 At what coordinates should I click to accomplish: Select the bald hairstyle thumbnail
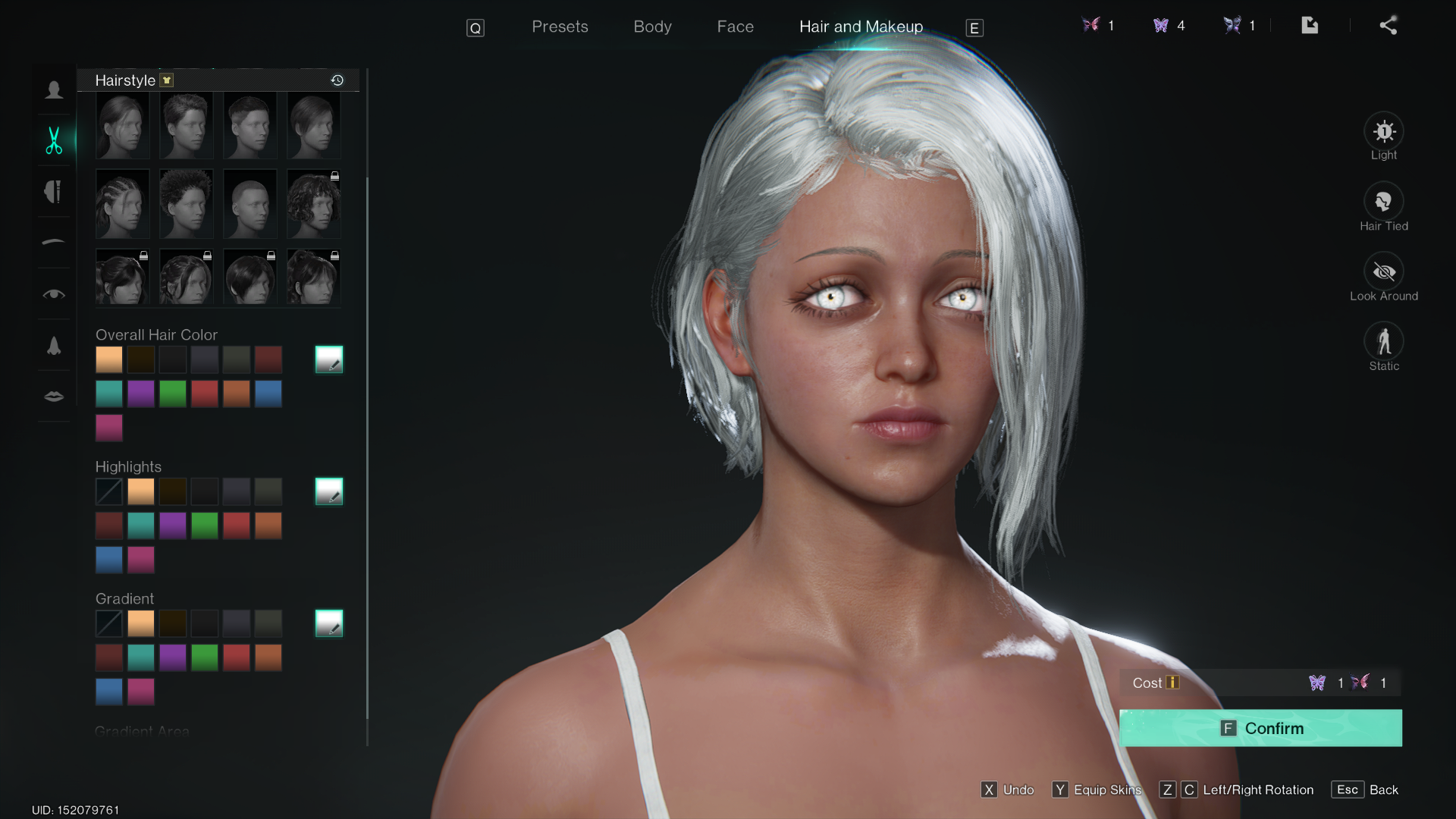pyautogui.click(x=250, y=204)
